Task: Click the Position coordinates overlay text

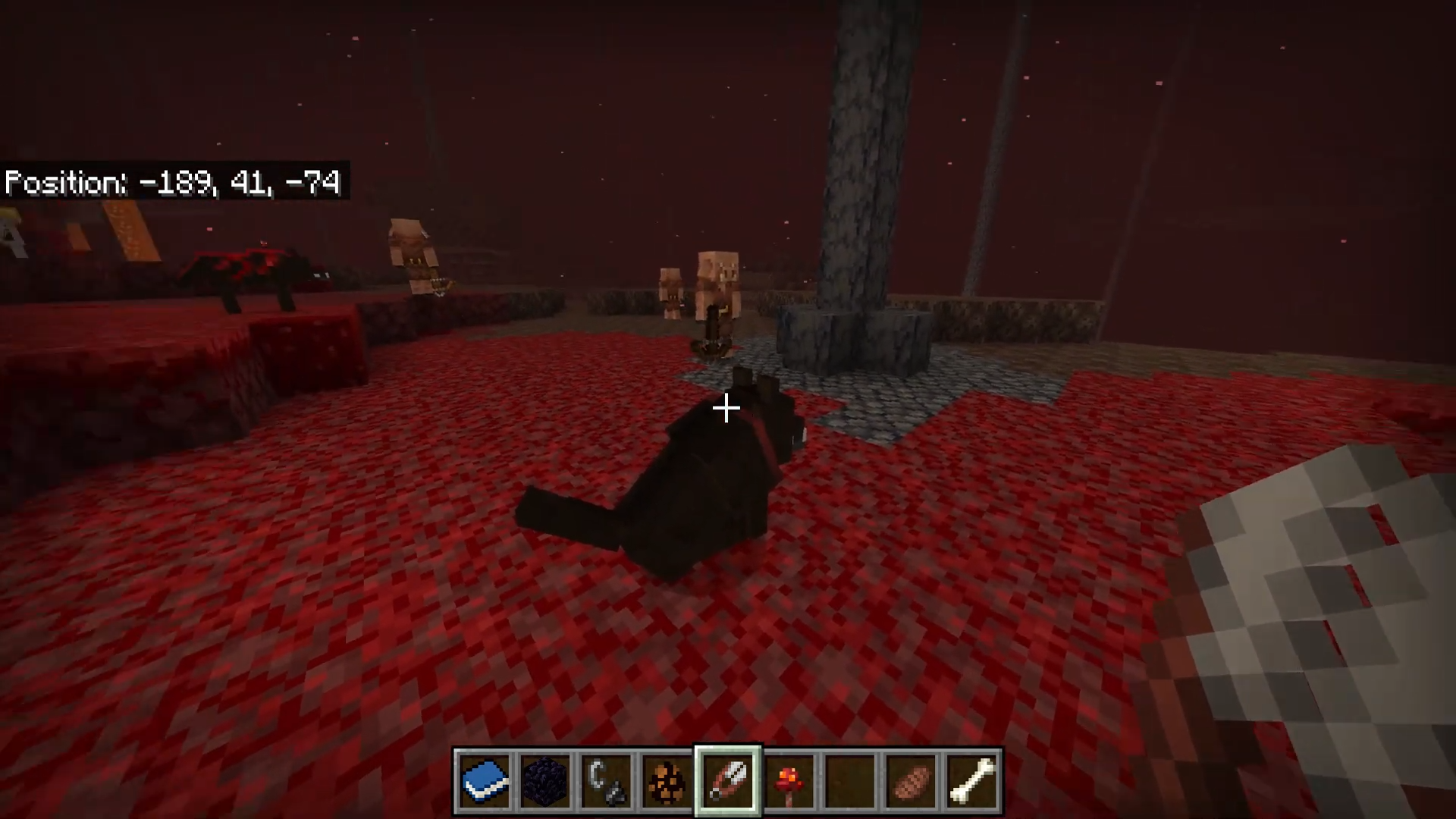Action: coord(173,182)
